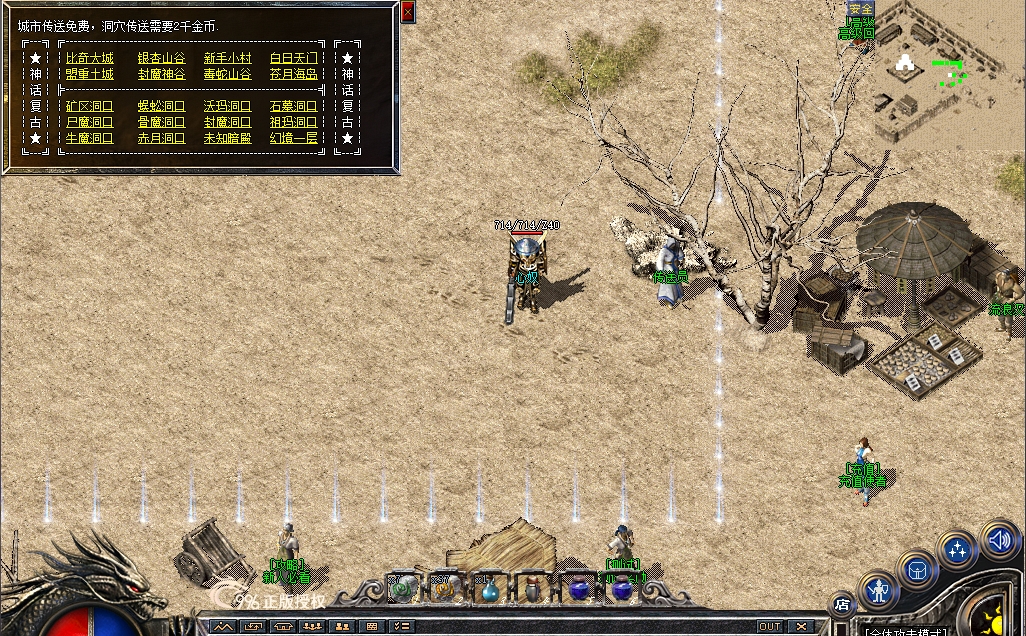The height and width of the screenshot is (636, 1026).
Task: Open the character figure panel button
Action: [878, 590]
